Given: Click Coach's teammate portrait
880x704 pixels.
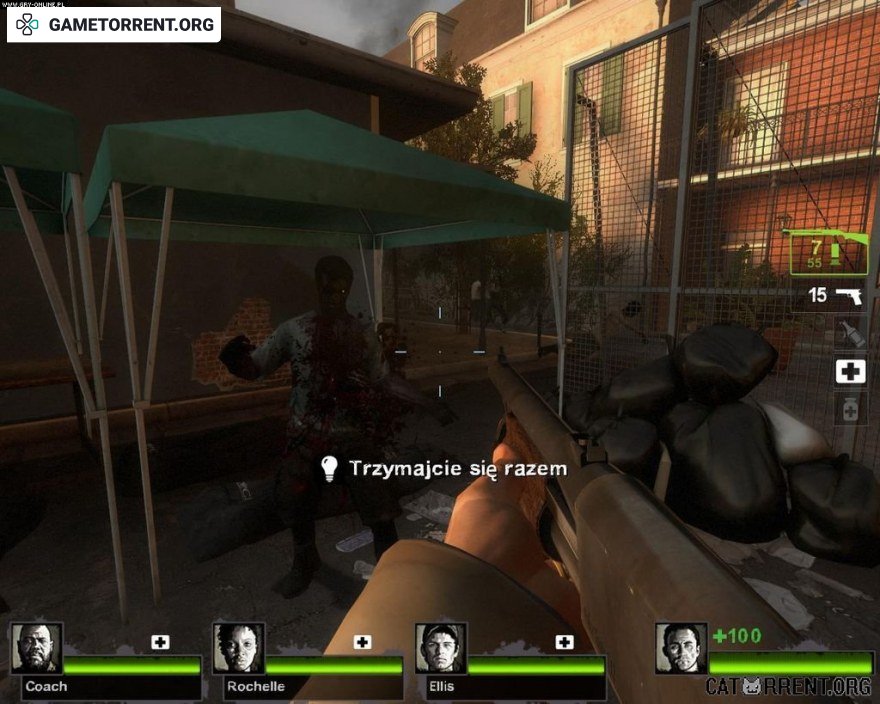Looking at the screenshot, I should point(37,648).
